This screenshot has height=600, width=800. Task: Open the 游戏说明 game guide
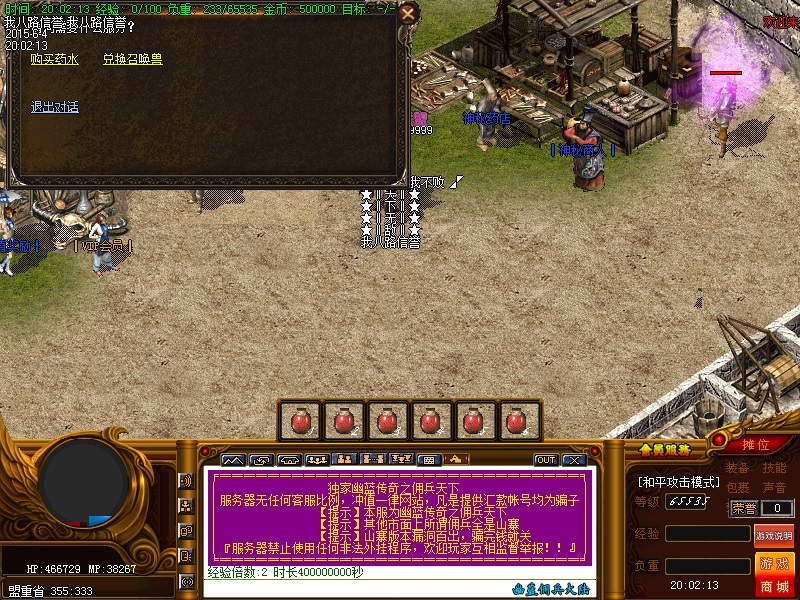pos(773,535)
